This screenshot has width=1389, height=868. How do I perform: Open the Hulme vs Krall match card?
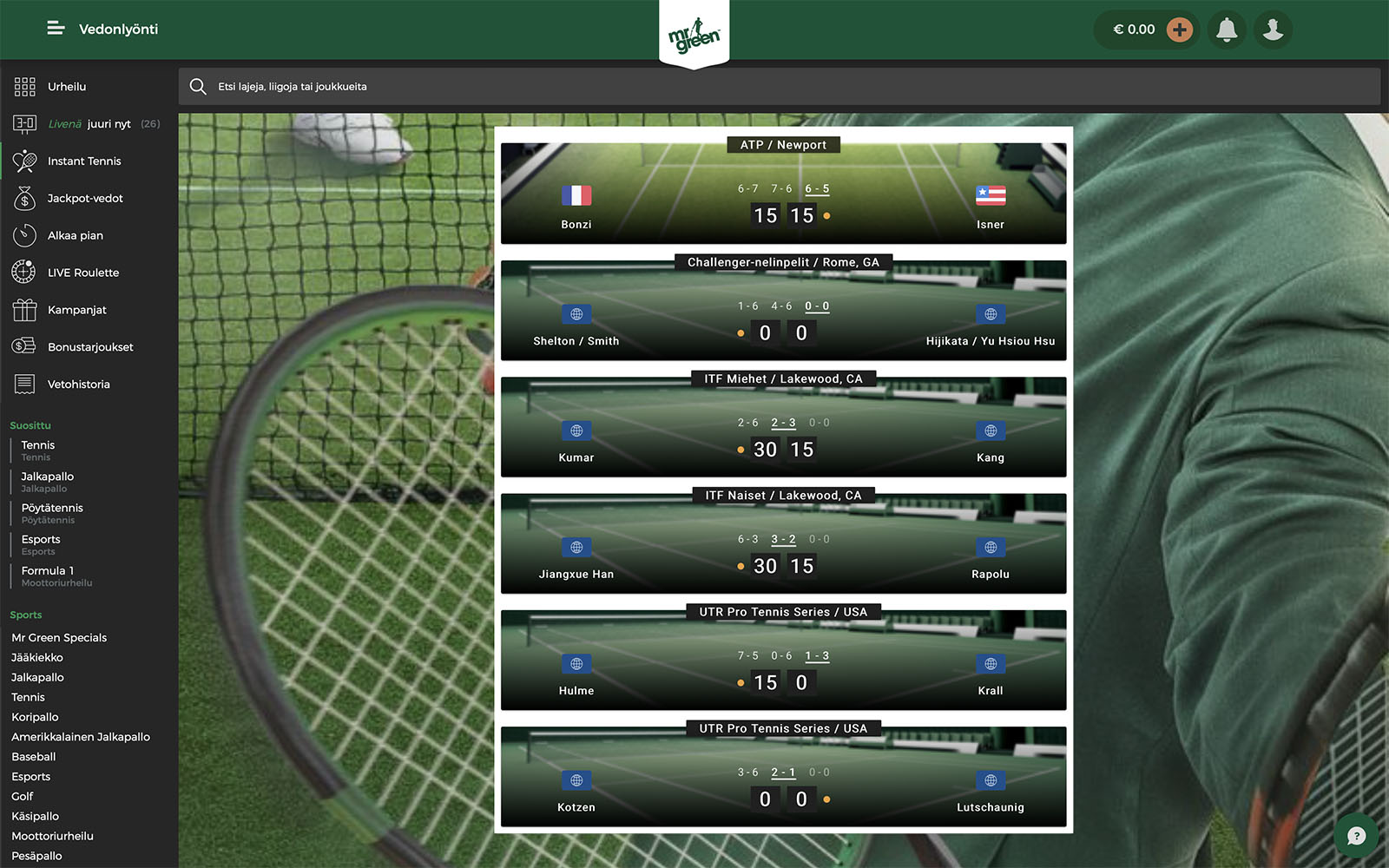tap(783, 661)
